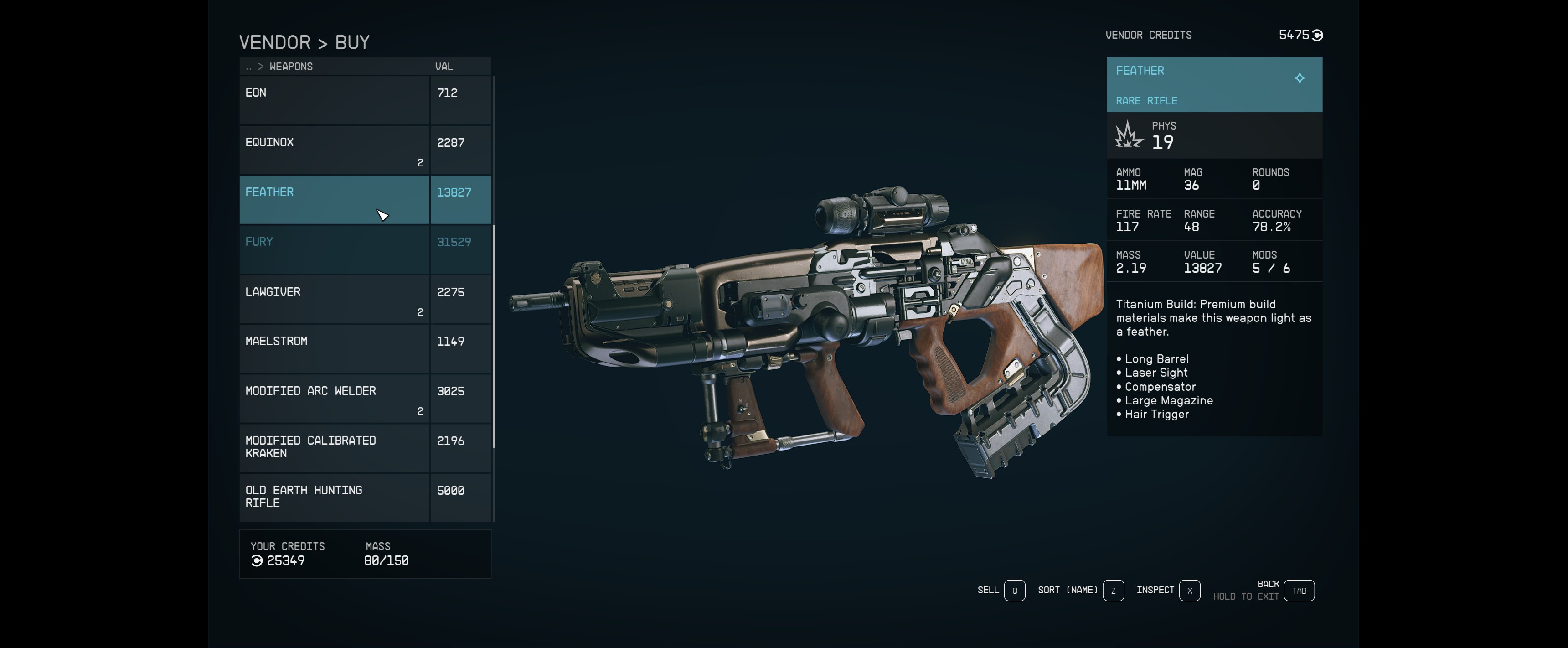Sort the list by the VAL column header
This screenshot has height=648, width=1568.
(444, 67)
